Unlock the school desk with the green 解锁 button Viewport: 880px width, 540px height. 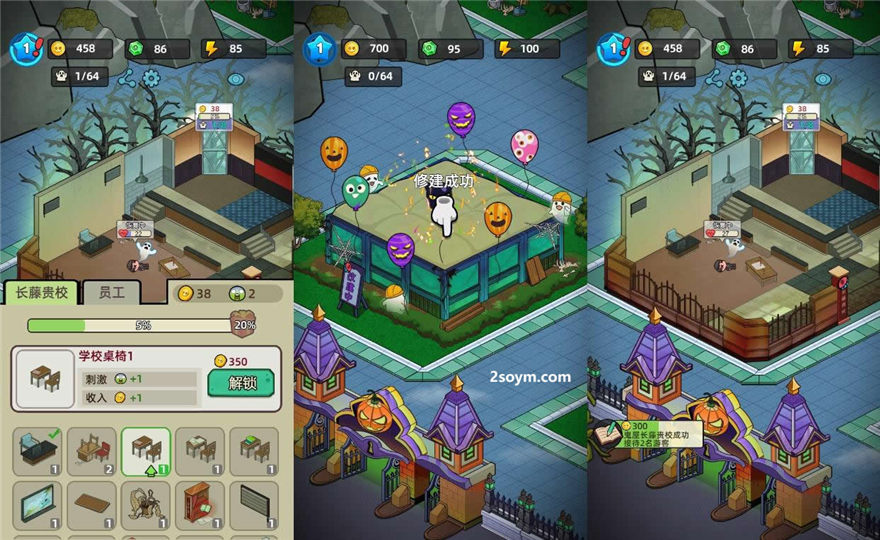point(240,382)
